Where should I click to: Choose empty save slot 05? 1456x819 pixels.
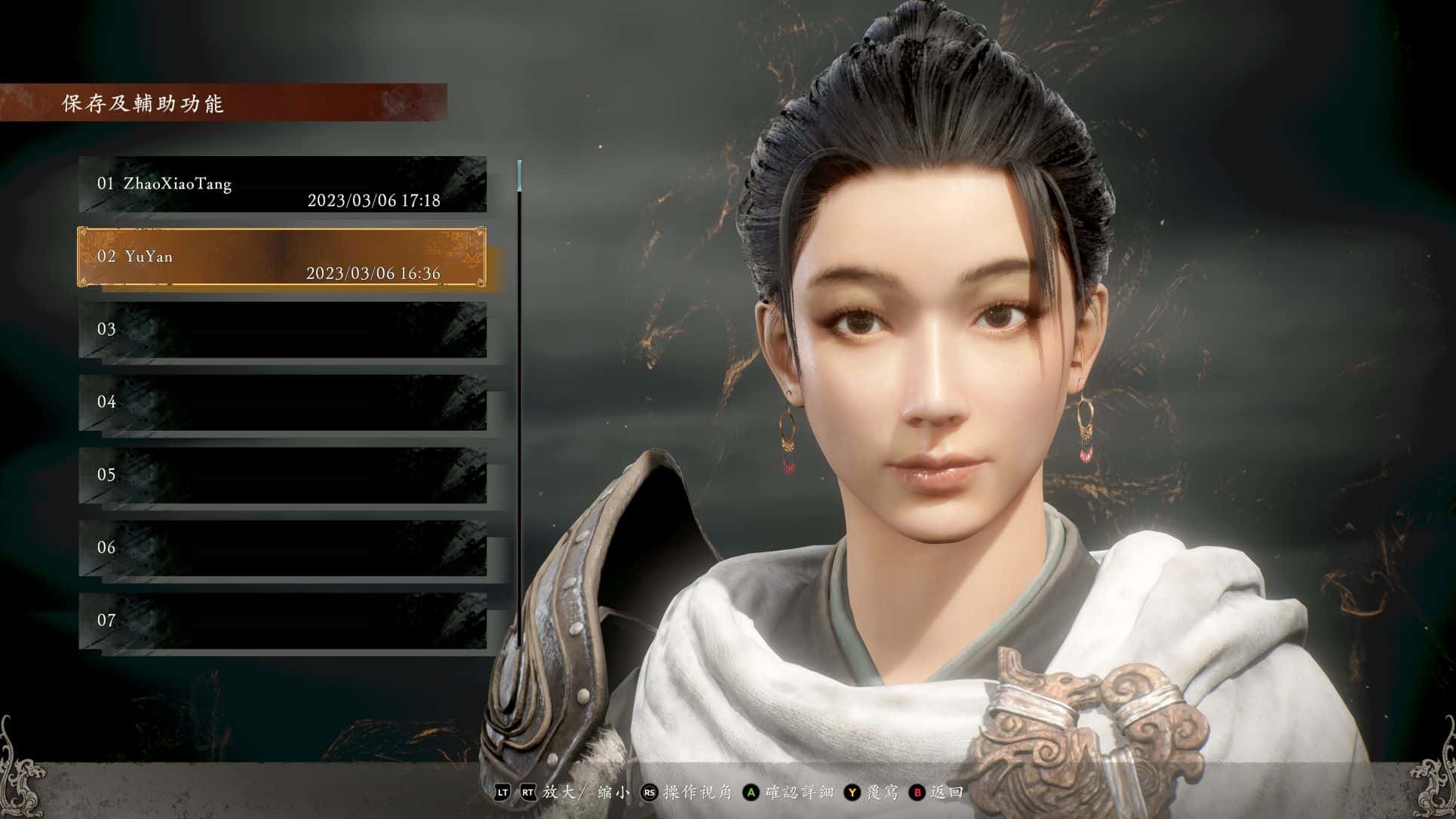(282, 475)
